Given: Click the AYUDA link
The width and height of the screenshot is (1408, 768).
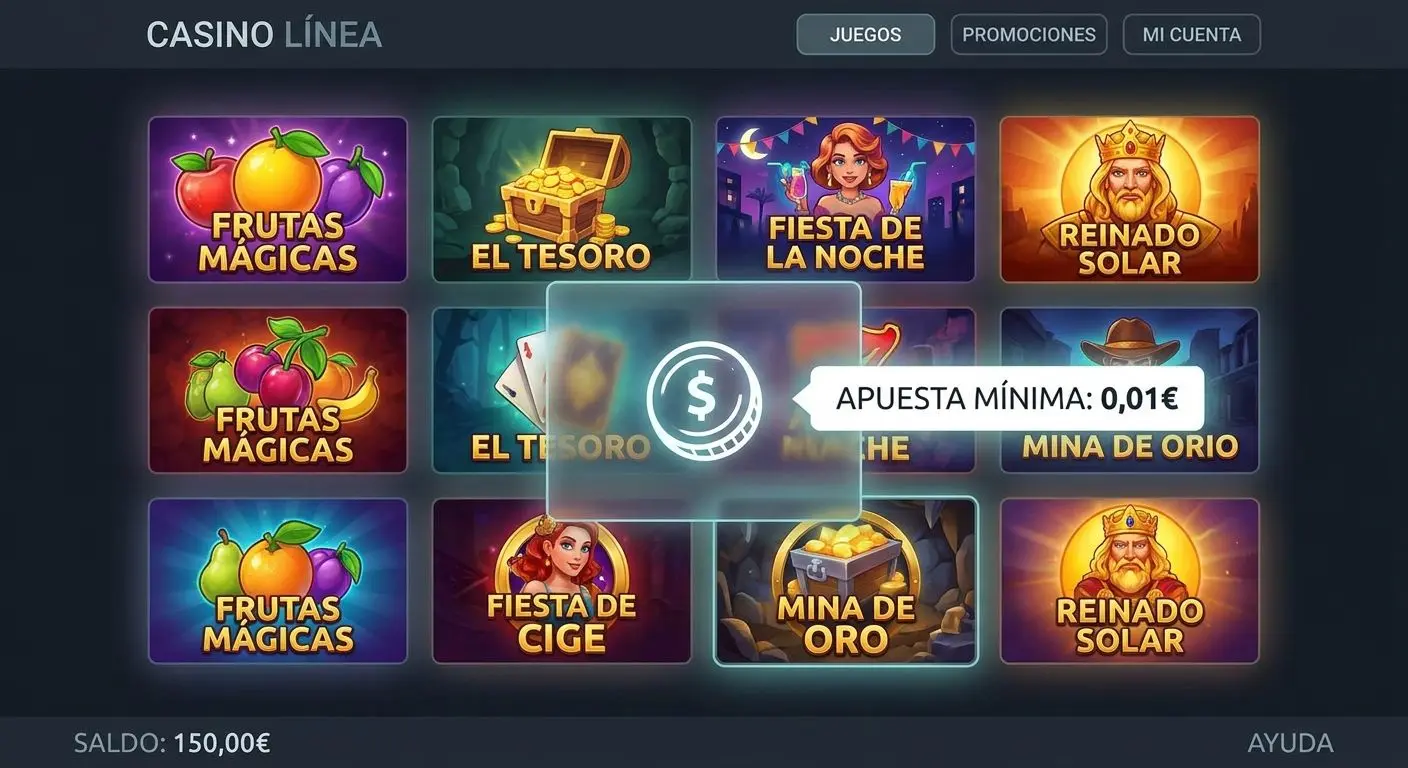Looking at the screenshot, I should coord(1291,743).
